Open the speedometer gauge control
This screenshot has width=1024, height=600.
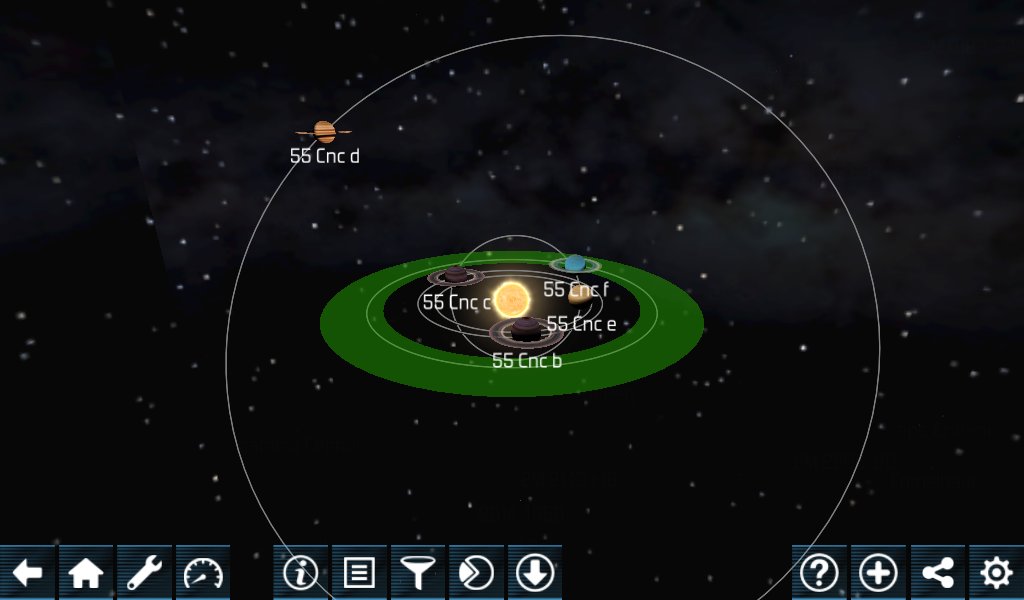(x=203, y=573)
